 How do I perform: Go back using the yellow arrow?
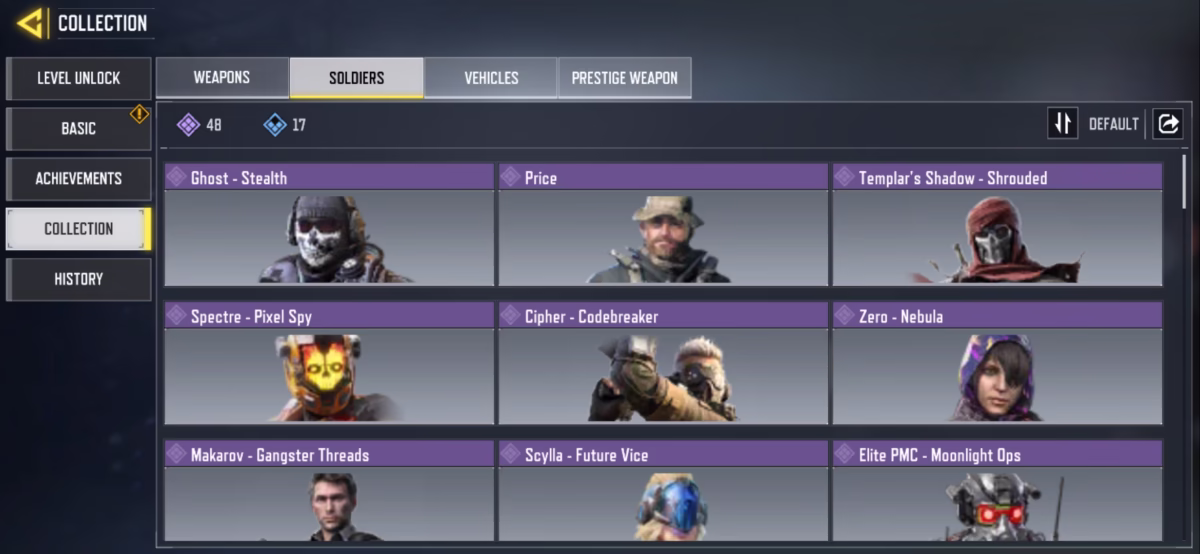[x=30, y=23]
